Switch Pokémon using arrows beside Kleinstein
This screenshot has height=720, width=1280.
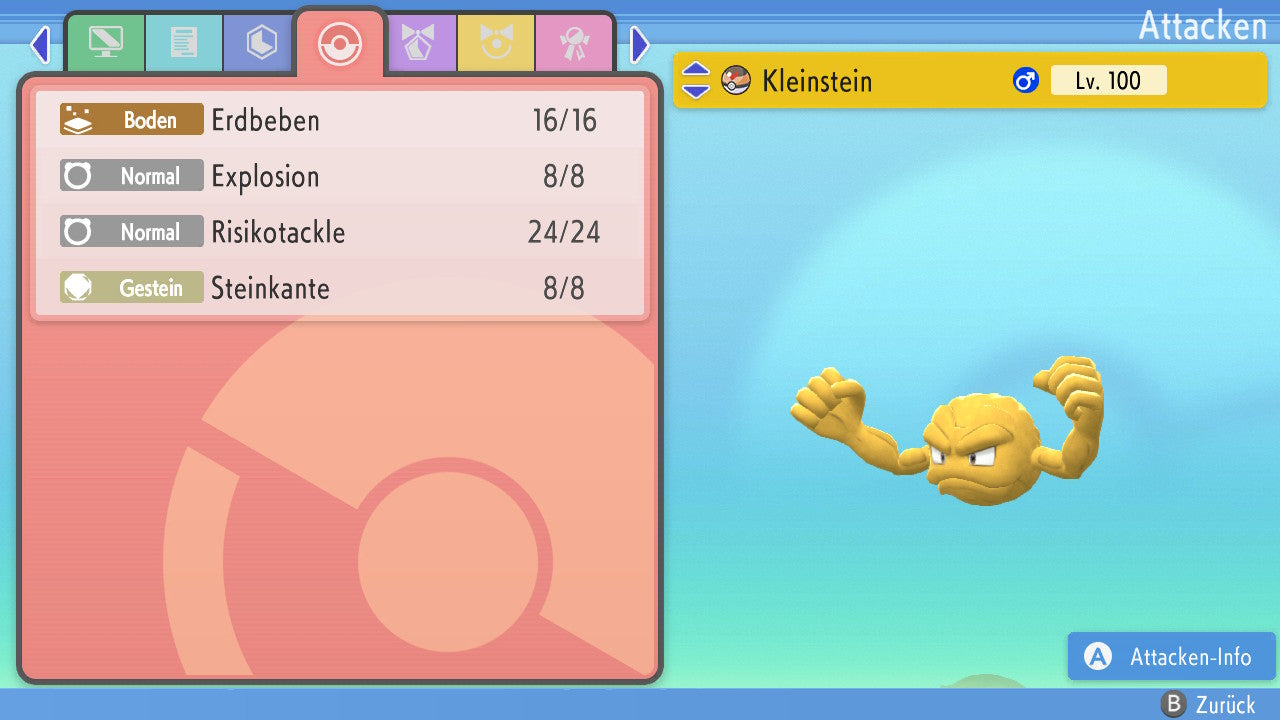tap(696, 81)
